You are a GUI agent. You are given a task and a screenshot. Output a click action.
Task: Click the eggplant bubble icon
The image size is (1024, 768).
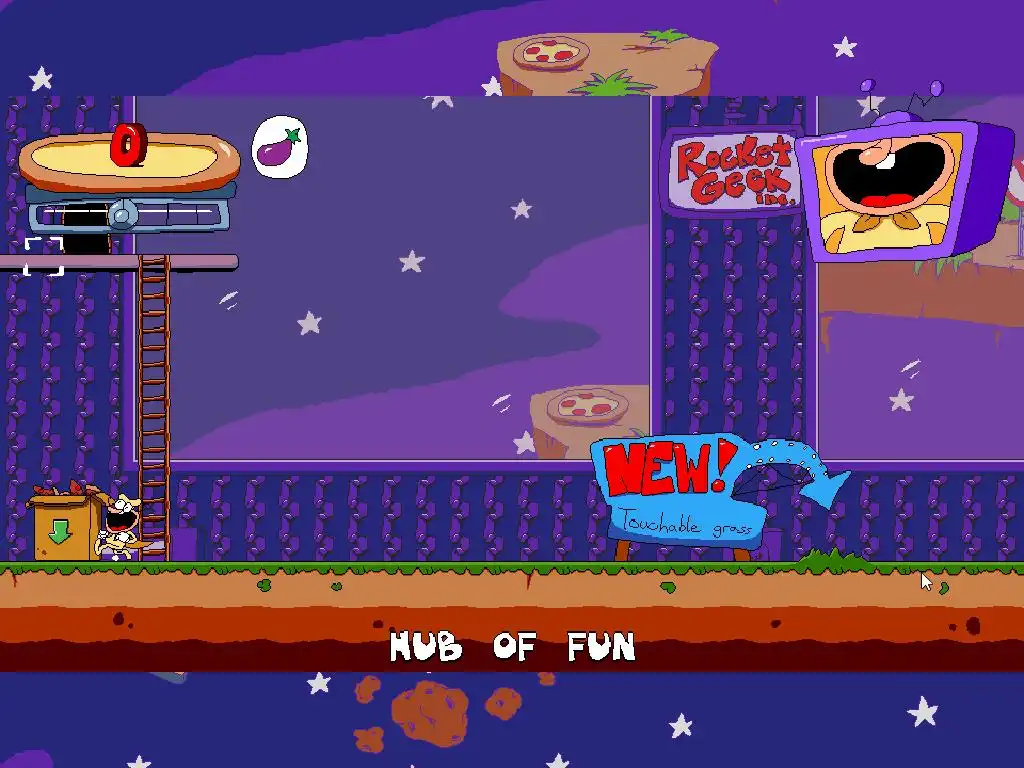point(279,148)
